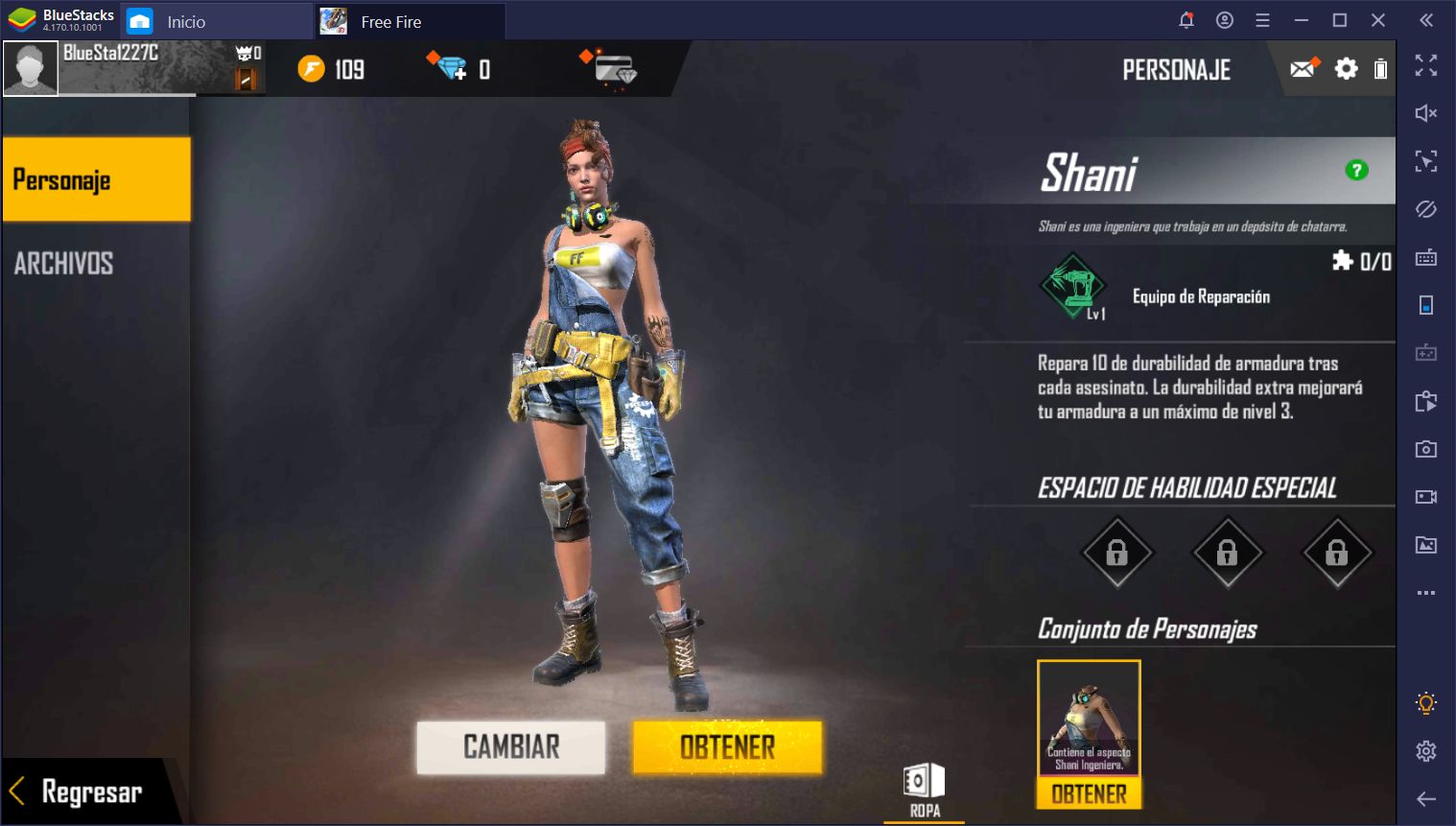Screen dimensions: 1456x826
Task: Open the diamond card voucher icon
Action: click(614, 70)
